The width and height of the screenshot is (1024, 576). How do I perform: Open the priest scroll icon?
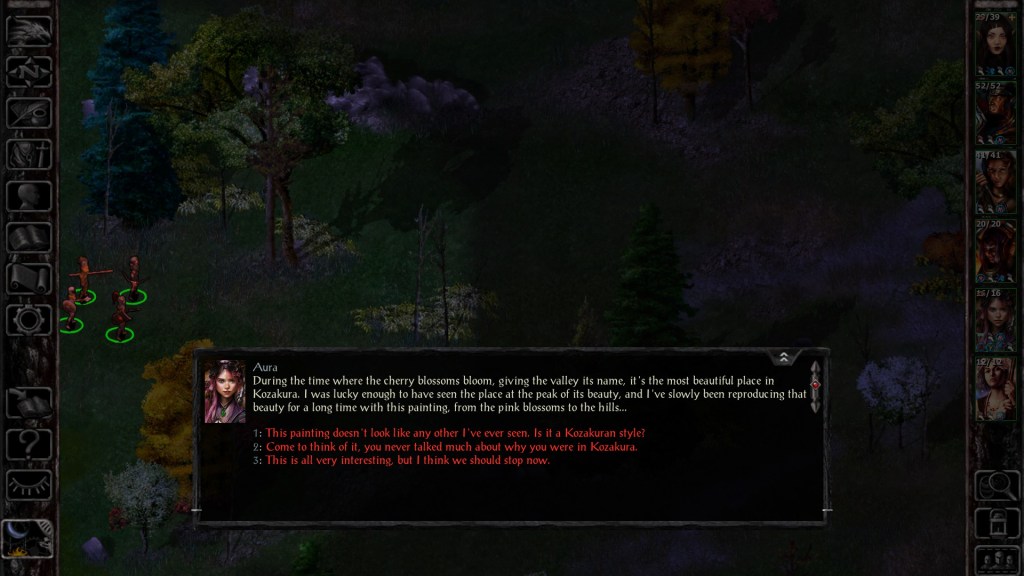pos(29,278)
